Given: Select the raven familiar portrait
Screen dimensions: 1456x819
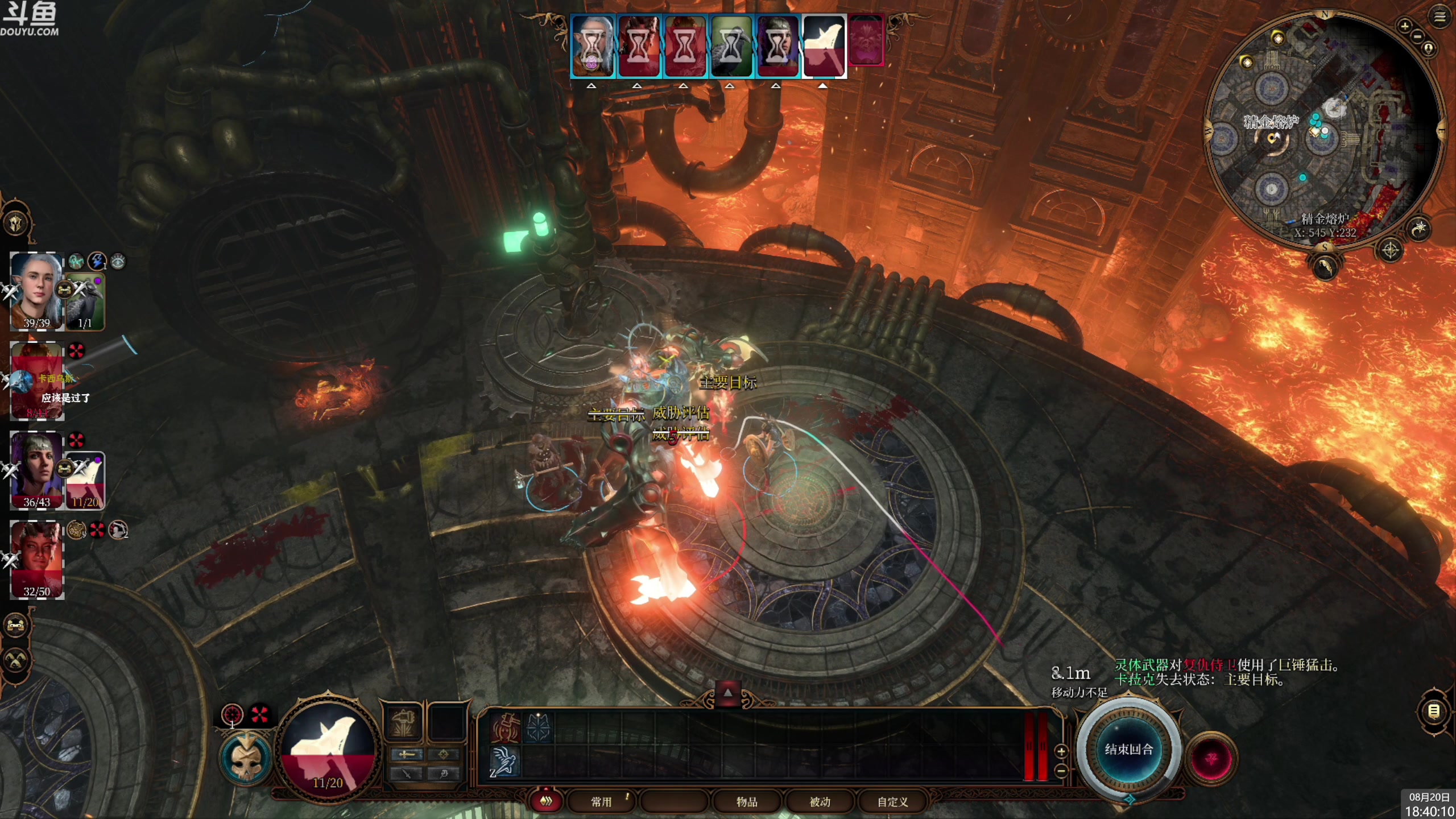Looking at the screenshot, I should point(85,303).
